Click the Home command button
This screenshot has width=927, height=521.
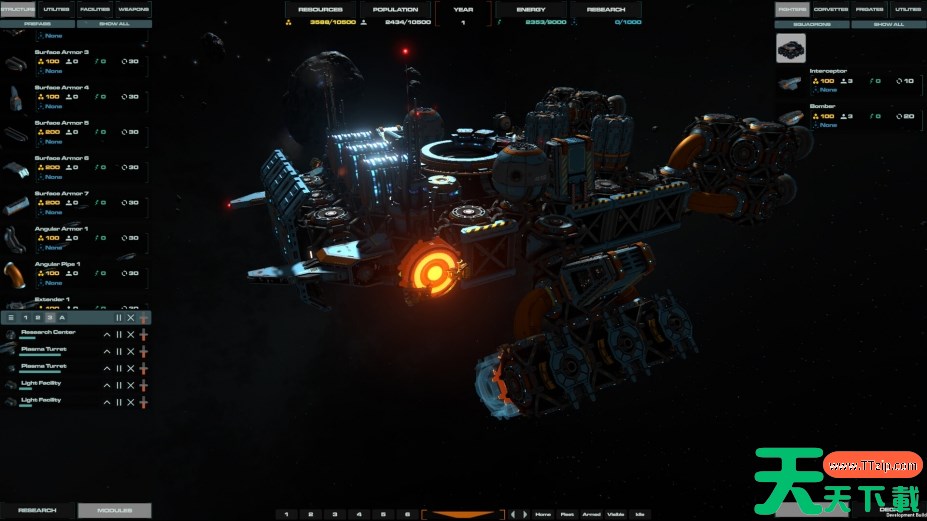tap(543, 514)
